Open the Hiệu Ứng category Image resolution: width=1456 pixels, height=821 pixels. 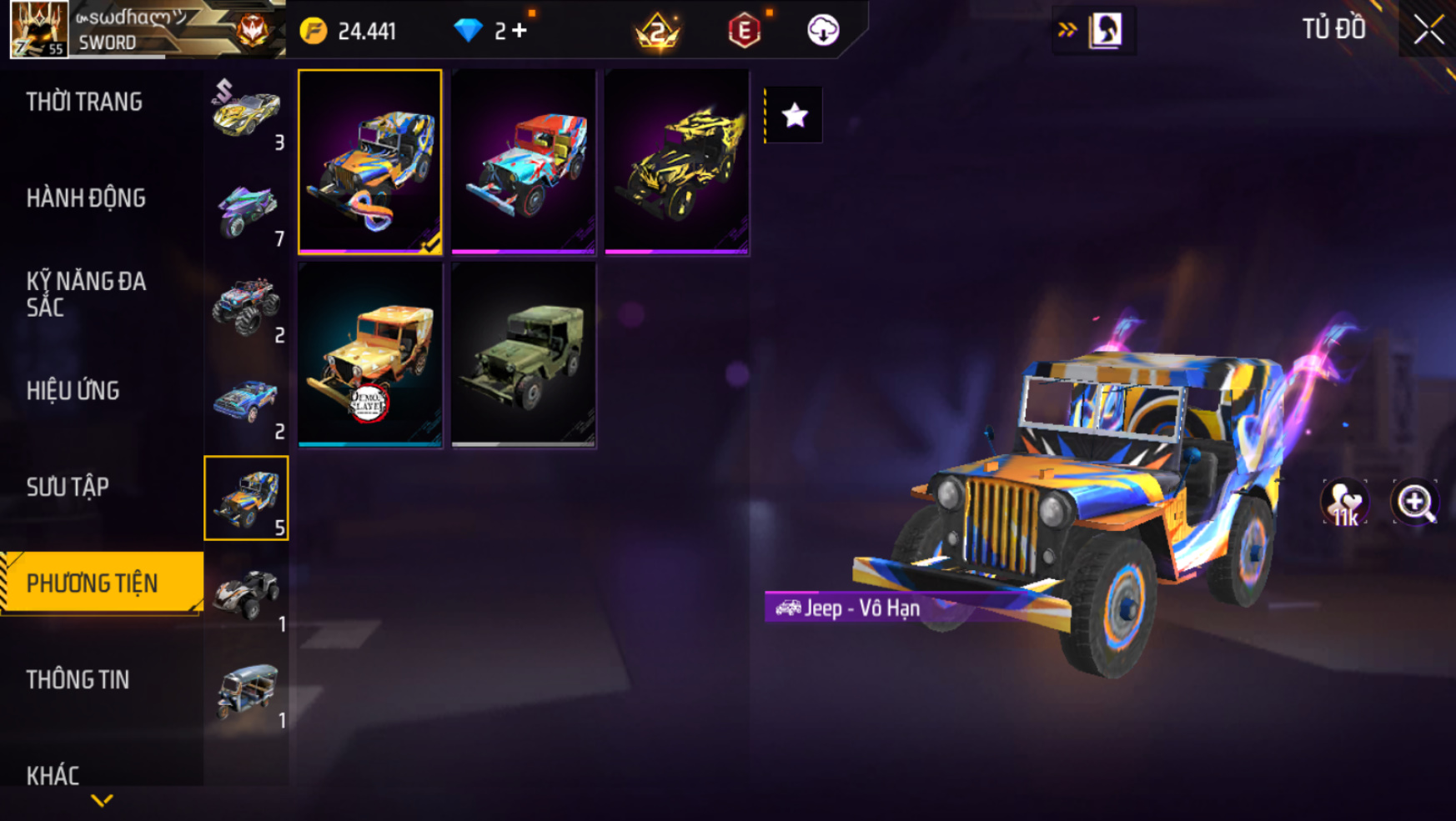click(x=73, y=391)
